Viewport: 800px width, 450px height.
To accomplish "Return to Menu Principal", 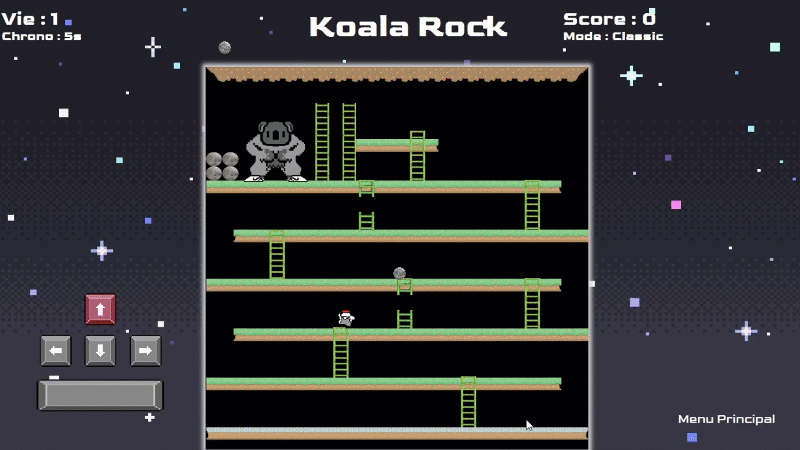I will point(726,419).
